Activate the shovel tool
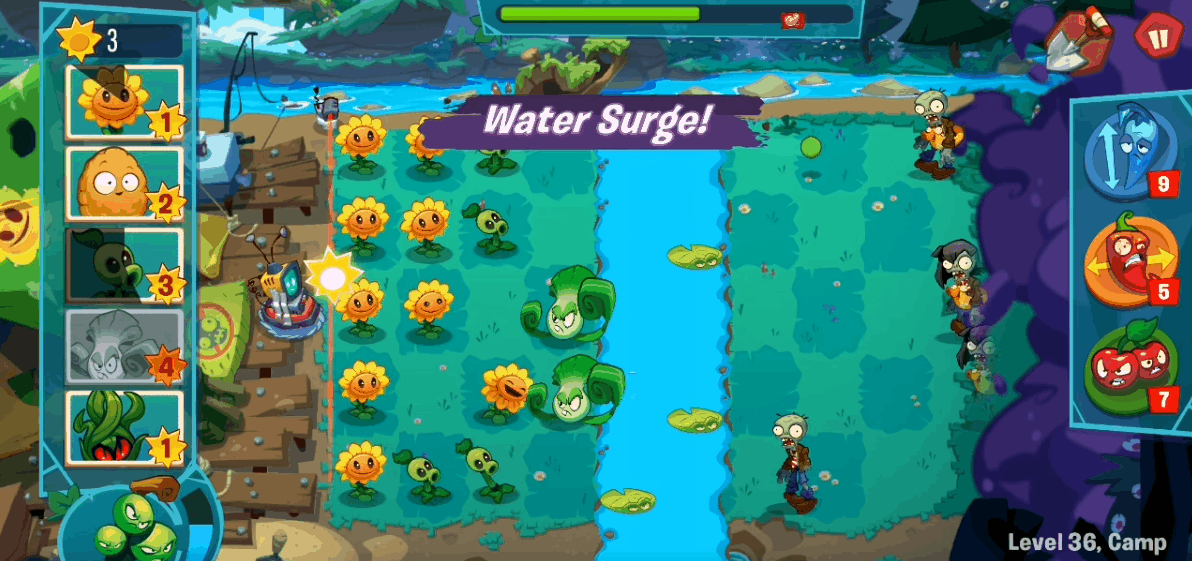 point(1076,40)
